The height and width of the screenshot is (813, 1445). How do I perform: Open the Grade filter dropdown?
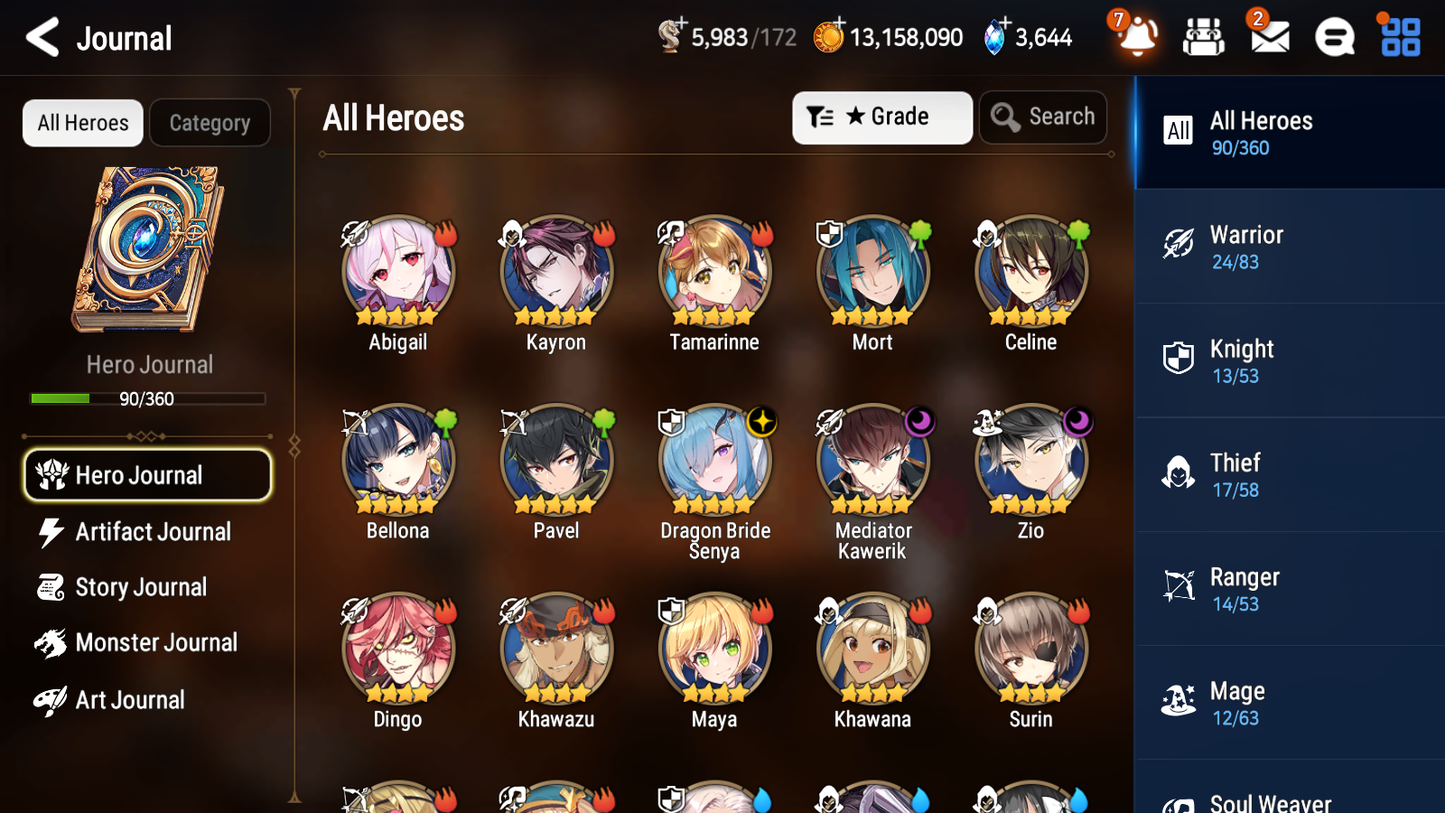coord(882,117)
